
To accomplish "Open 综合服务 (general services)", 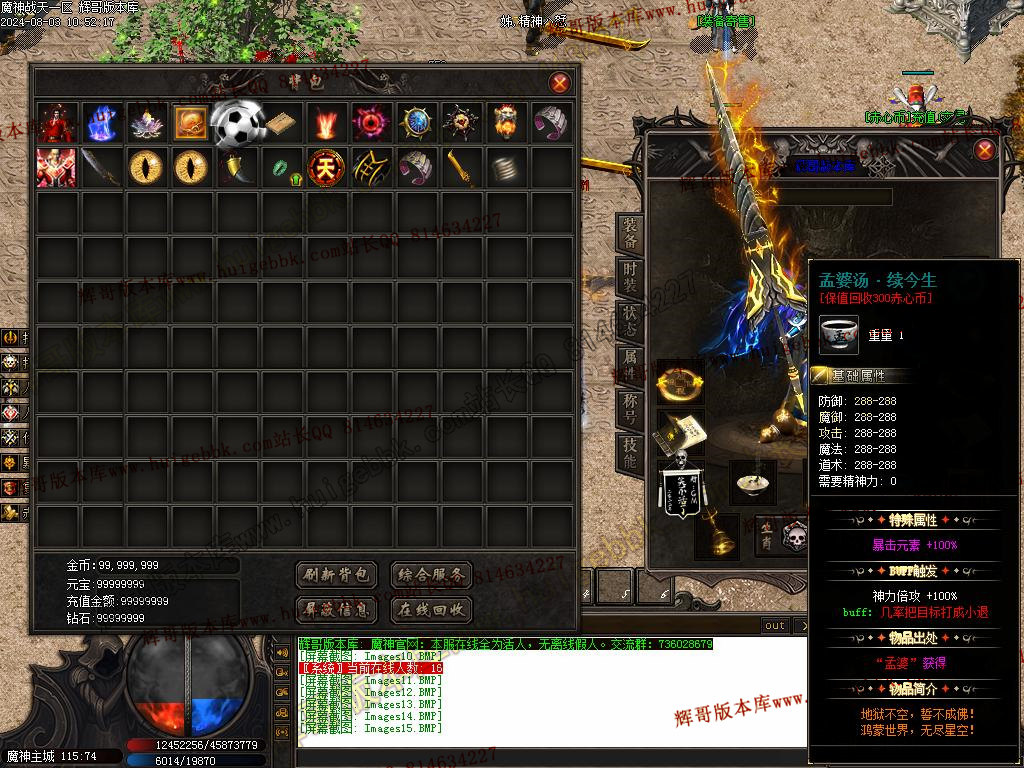I will tap(430, 575).
